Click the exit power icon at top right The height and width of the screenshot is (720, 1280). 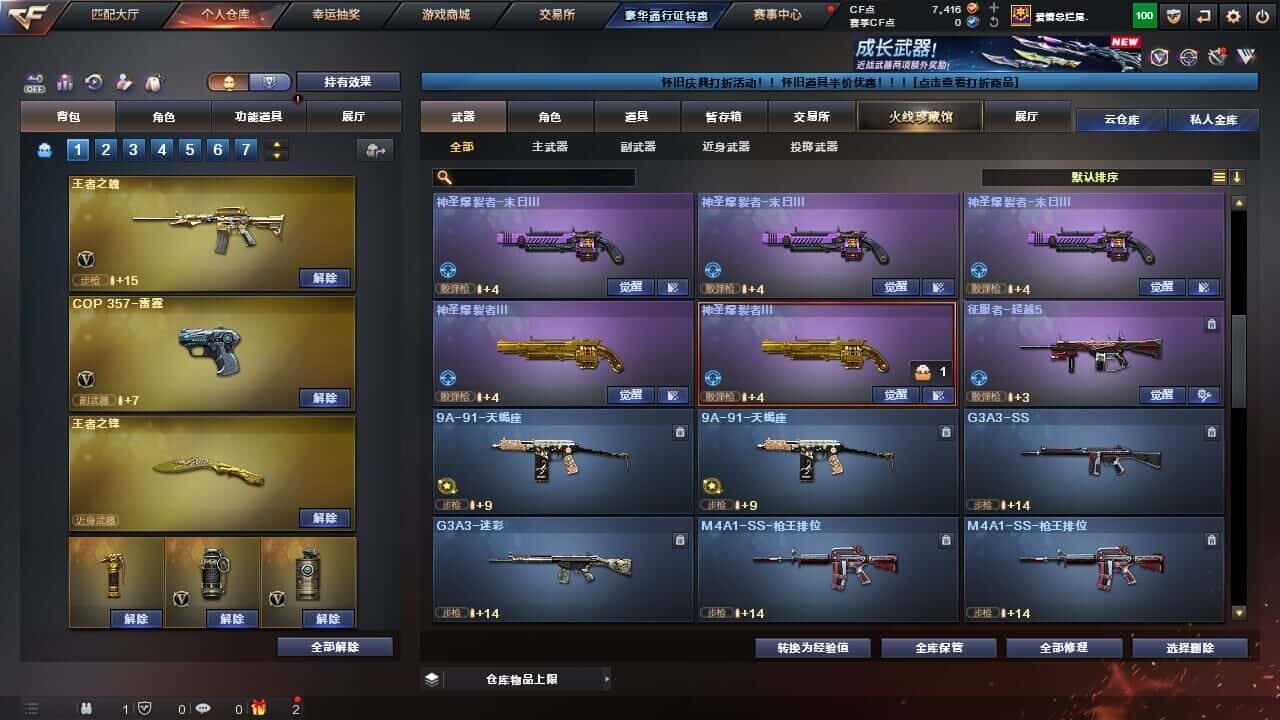(1262, 16)
